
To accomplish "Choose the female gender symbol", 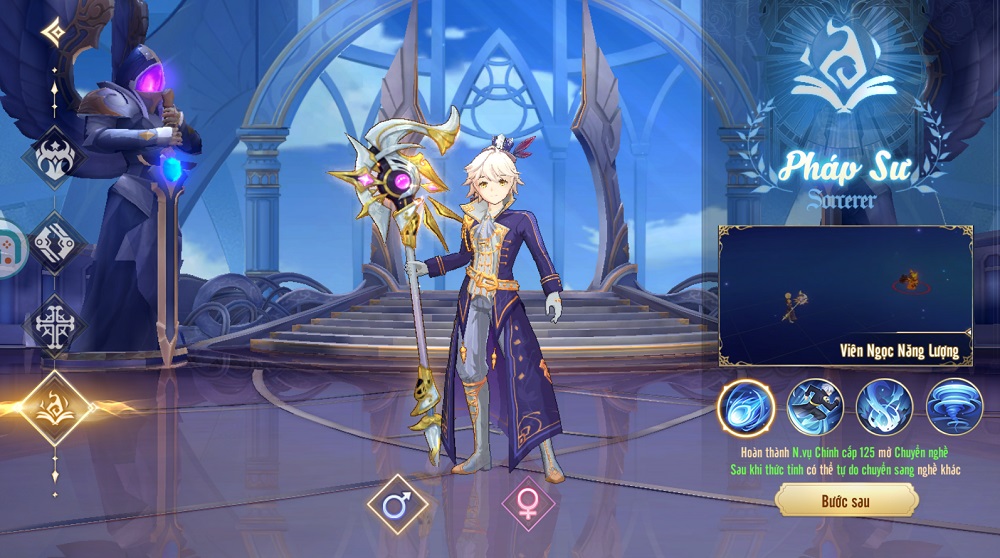I will pyautogui.click(x=529, y=506).
